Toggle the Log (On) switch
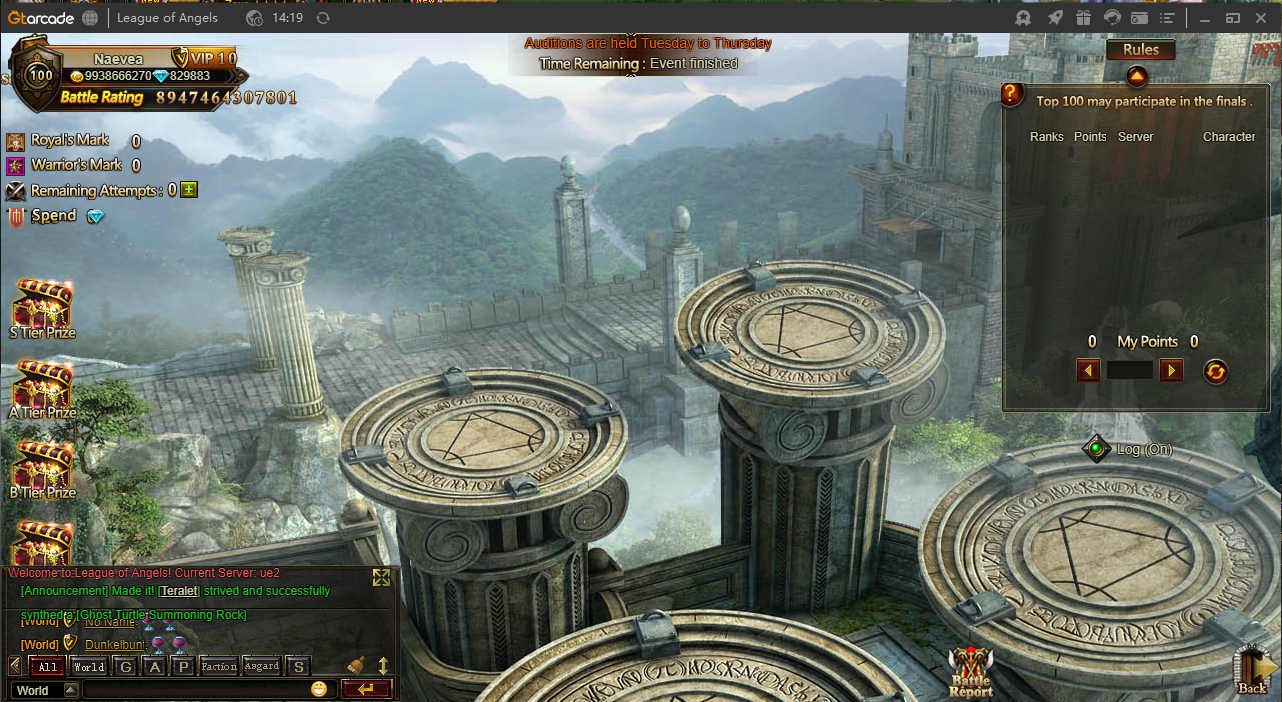Viewport: 1282px width, 702px height. coord(1097,449)
